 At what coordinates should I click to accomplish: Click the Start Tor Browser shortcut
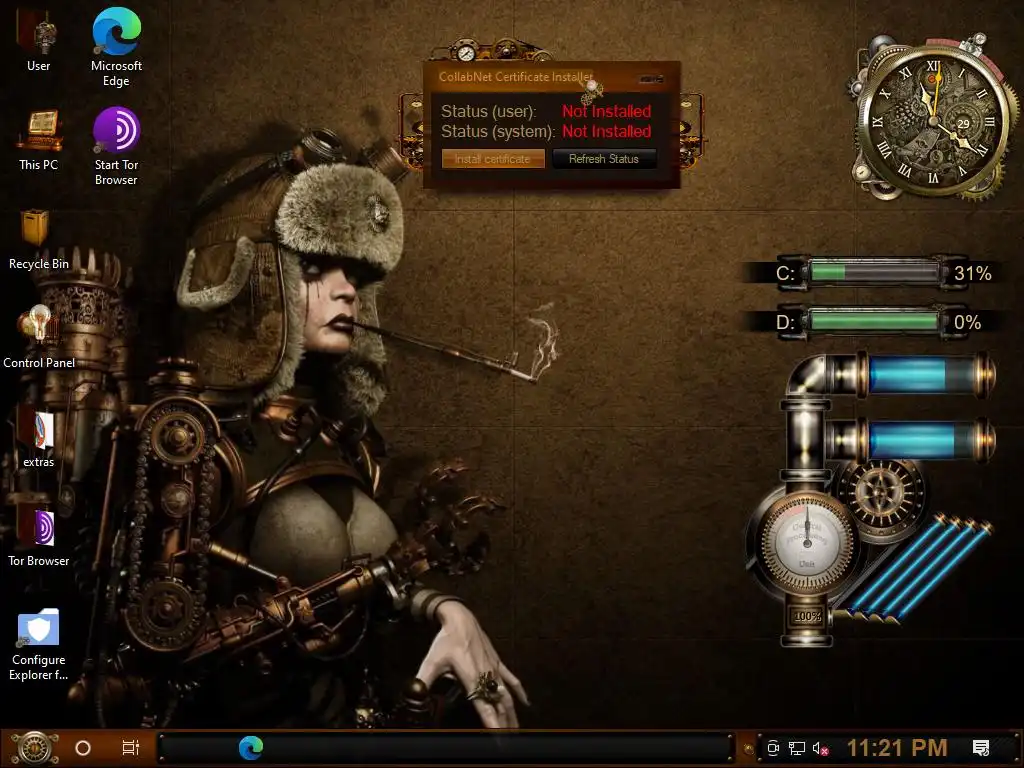point(116,130)
